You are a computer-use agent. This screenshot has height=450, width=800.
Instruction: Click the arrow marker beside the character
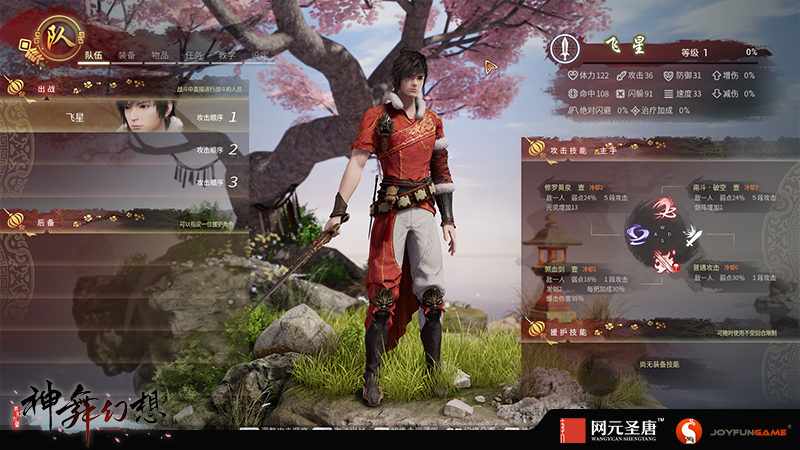(x=490, y=67)
